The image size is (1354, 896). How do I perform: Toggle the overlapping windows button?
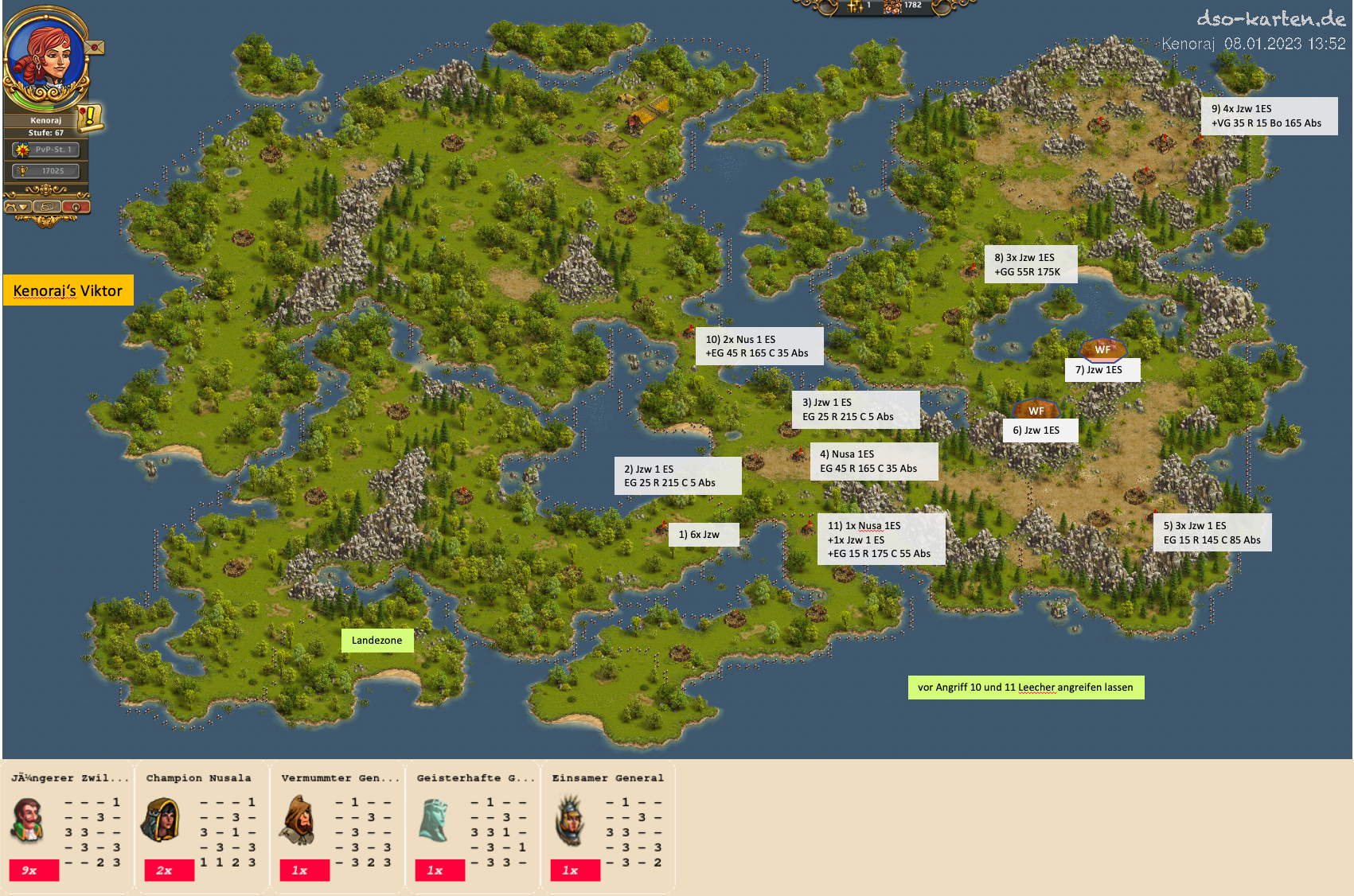[x=47, y=207]
